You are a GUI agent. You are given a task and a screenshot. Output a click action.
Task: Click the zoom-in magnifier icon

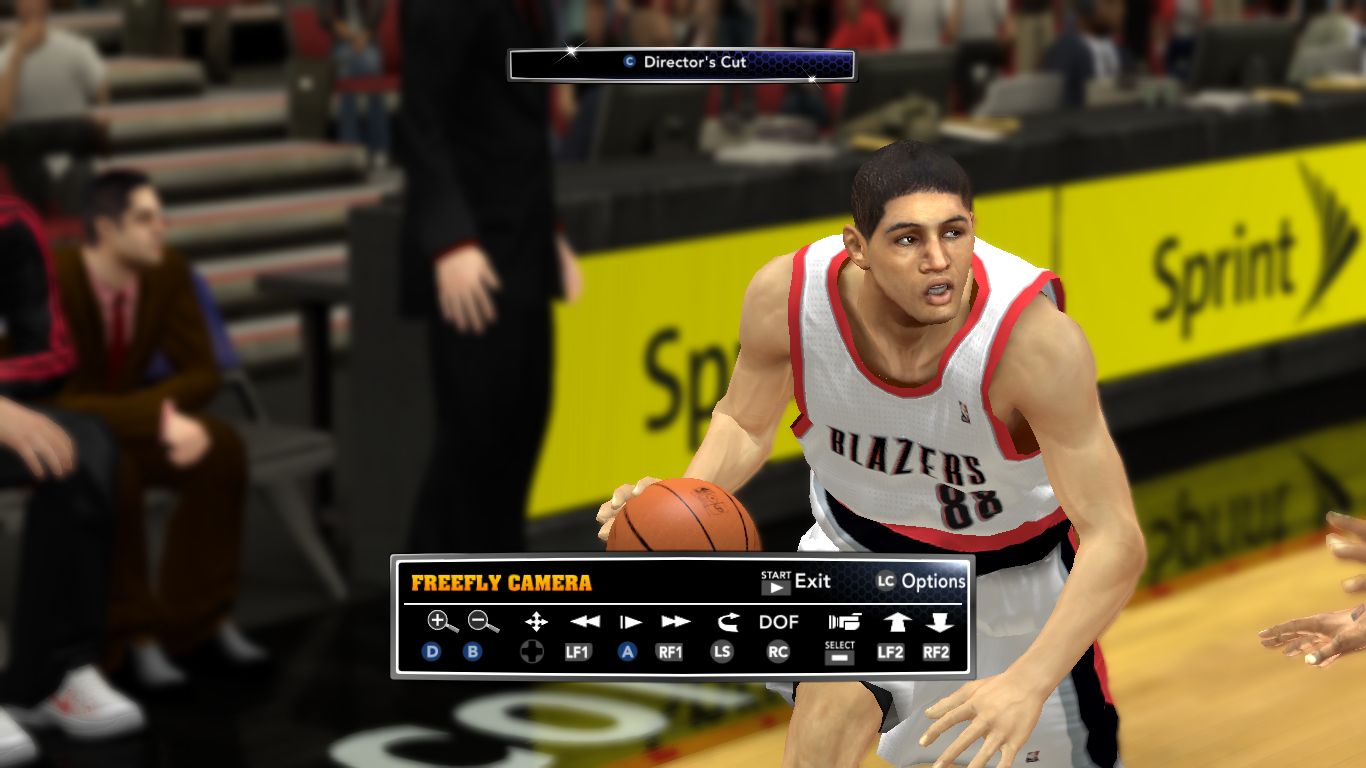coord(441,622)
